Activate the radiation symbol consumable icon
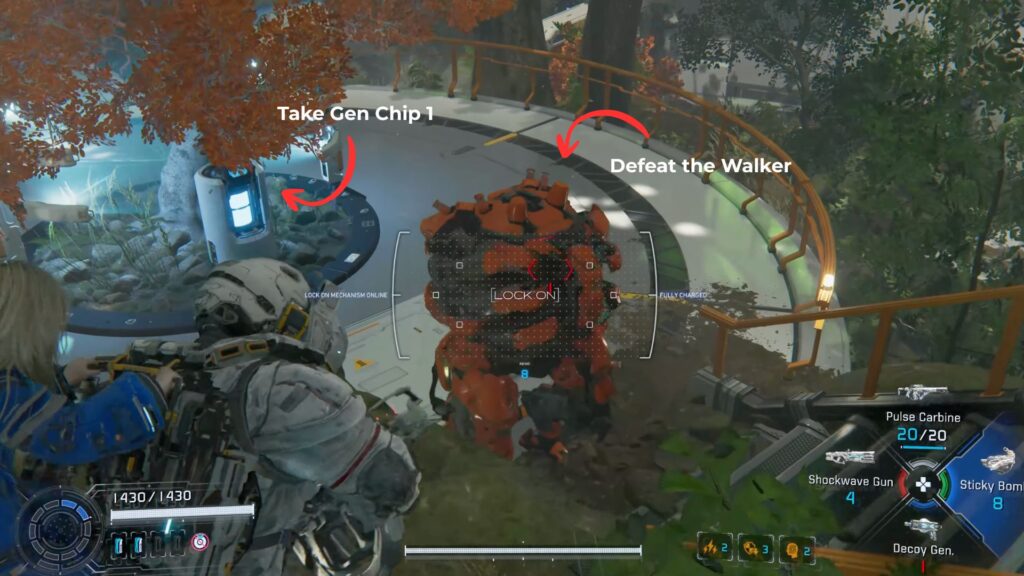 point(751,547)
